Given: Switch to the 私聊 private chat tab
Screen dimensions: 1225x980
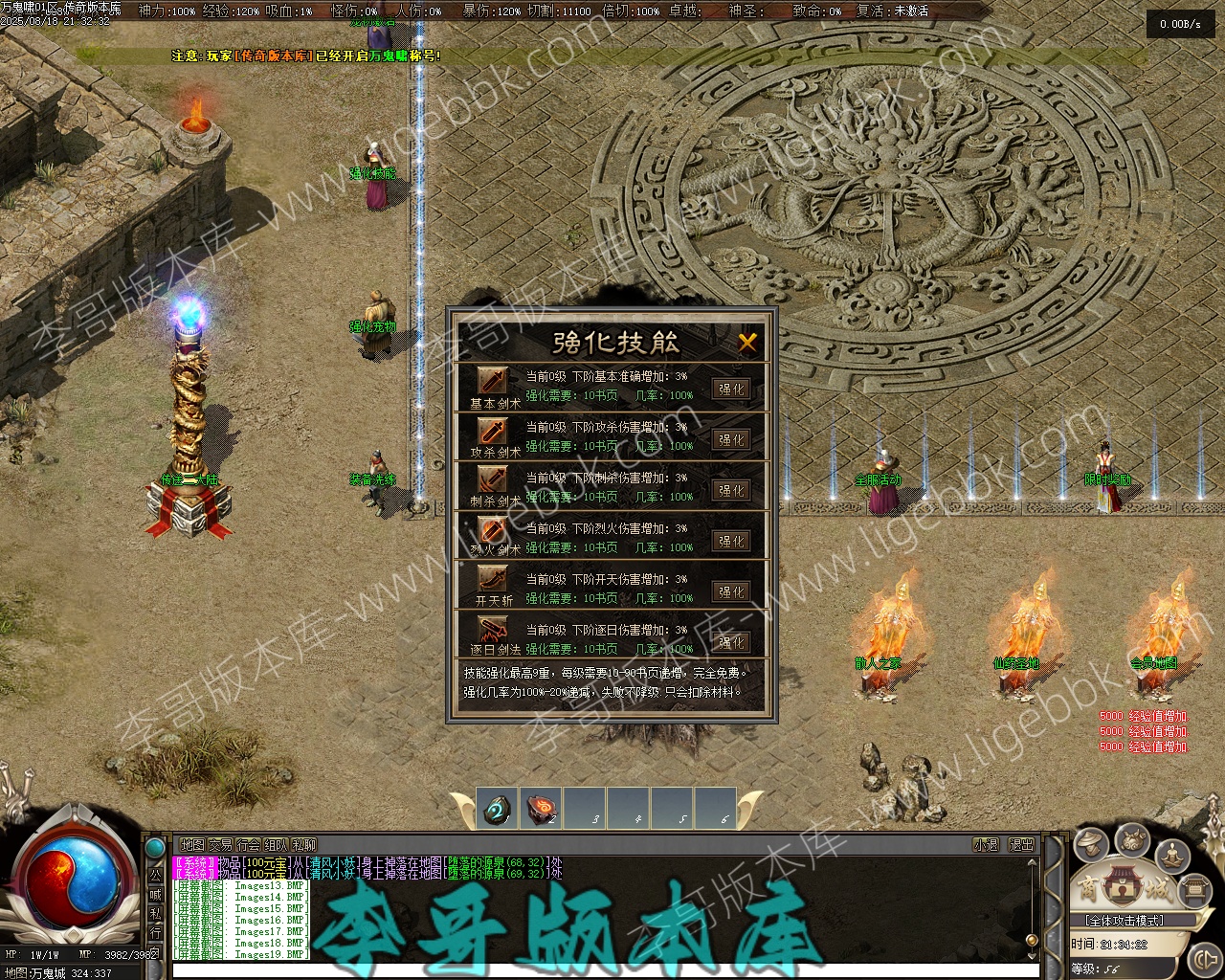Looking at the screenshot, I should coord(304,845).
